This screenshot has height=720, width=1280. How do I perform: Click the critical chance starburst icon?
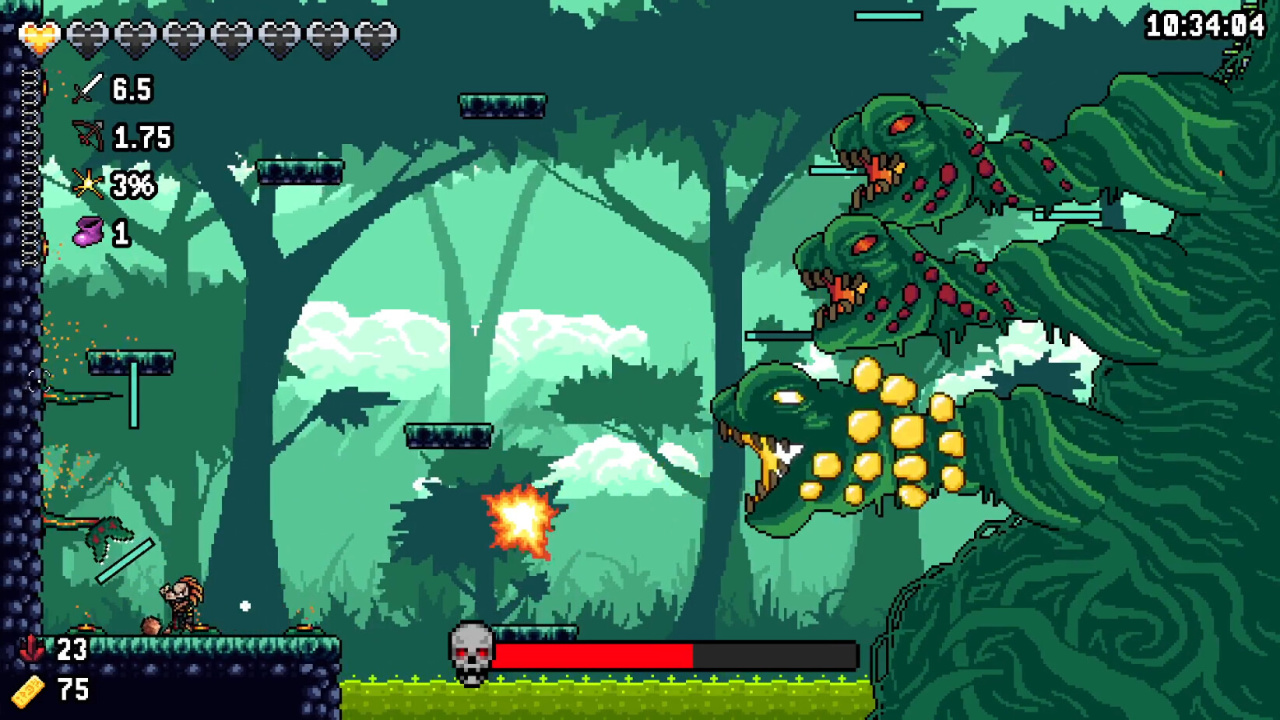tap(88, 184)
